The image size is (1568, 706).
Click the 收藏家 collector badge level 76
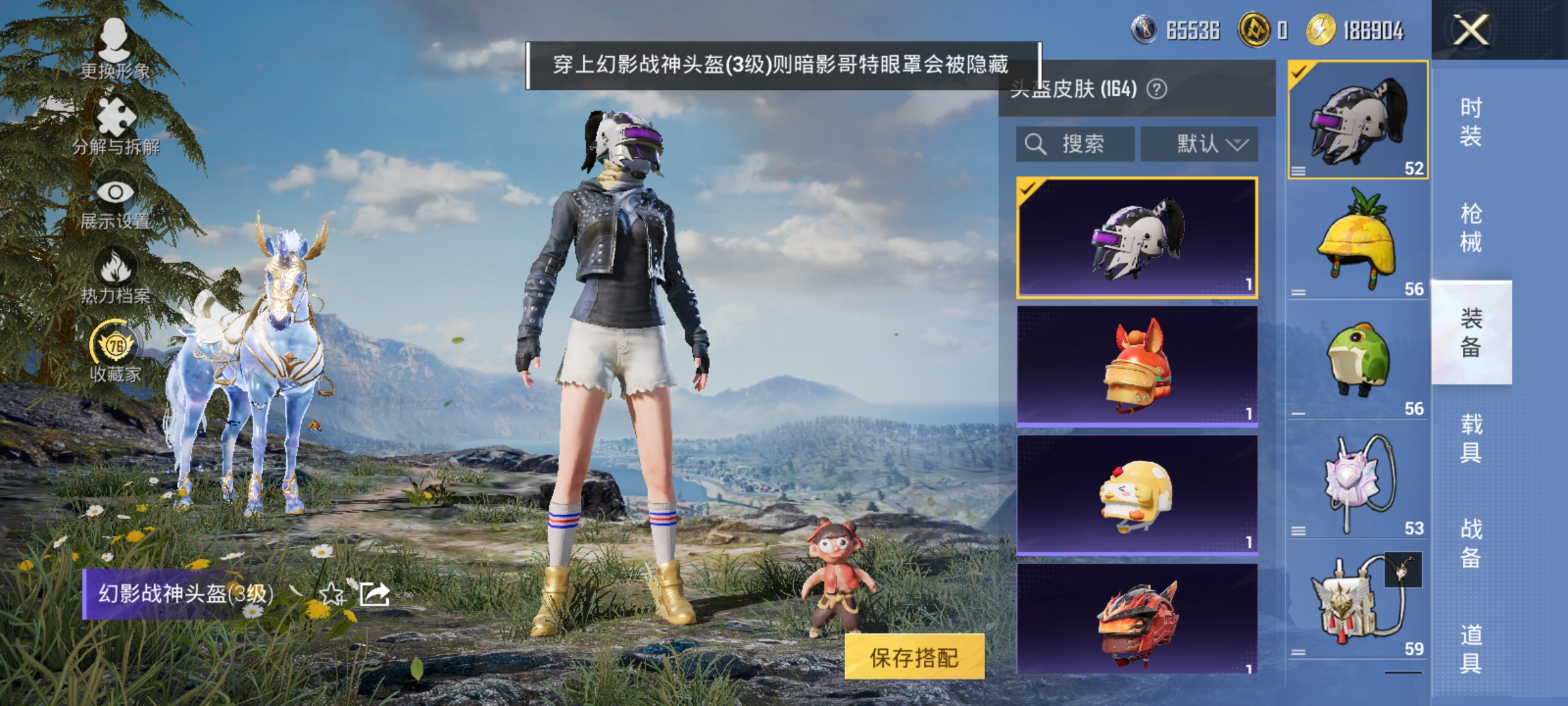(114, 343)
